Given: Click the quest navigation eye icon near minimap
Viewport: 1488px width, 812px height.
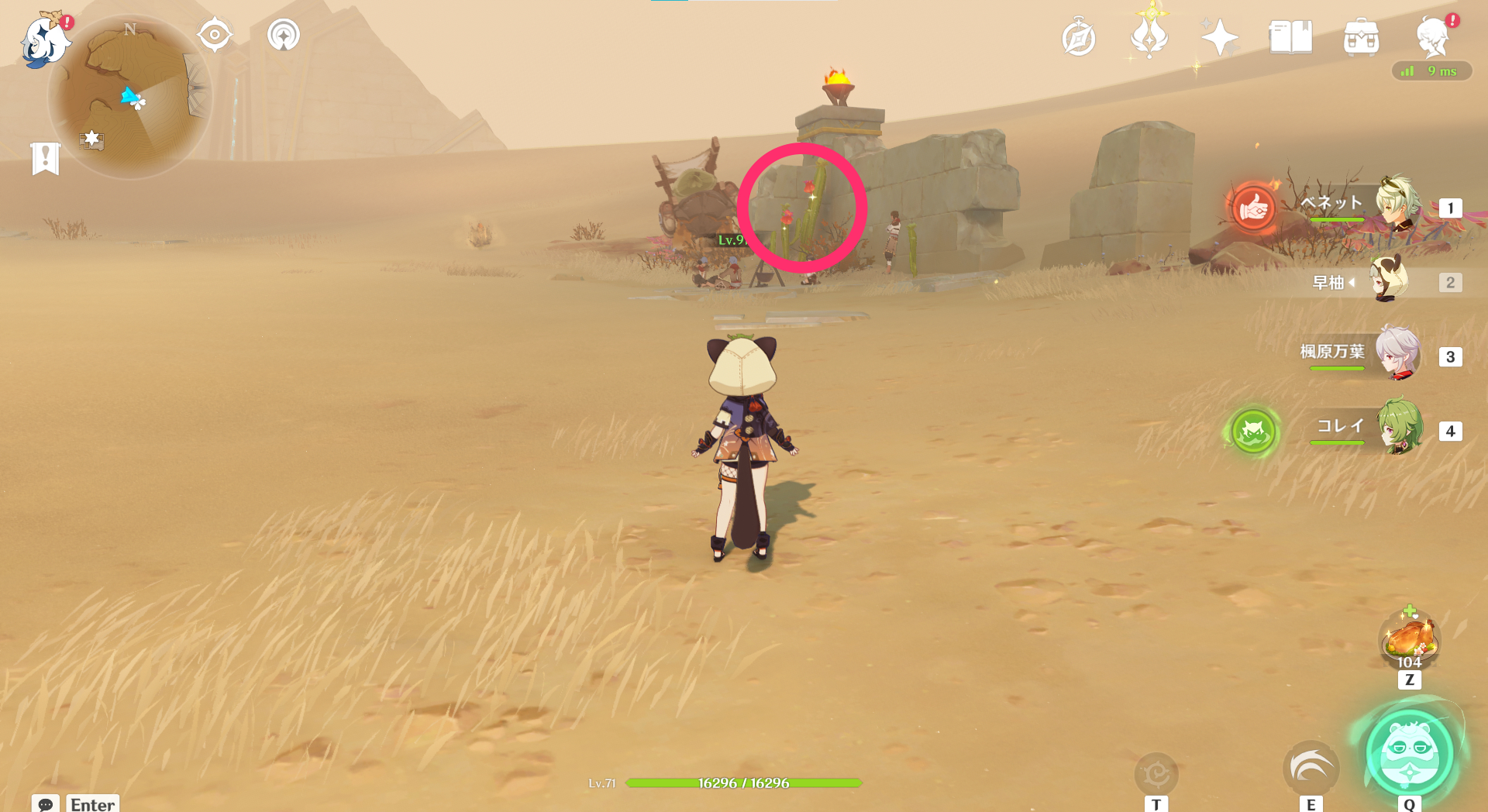Looking at the screenshot, I should [215, 33].
